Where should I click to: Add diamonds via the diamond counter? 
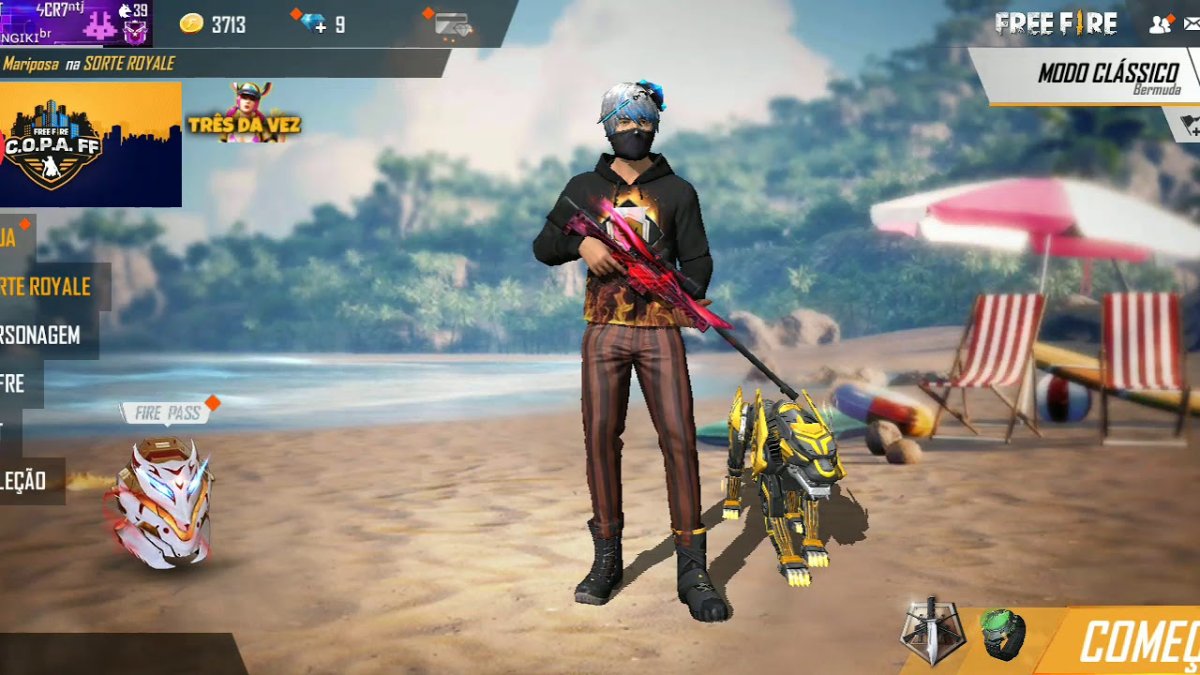[x=320, y=24]
